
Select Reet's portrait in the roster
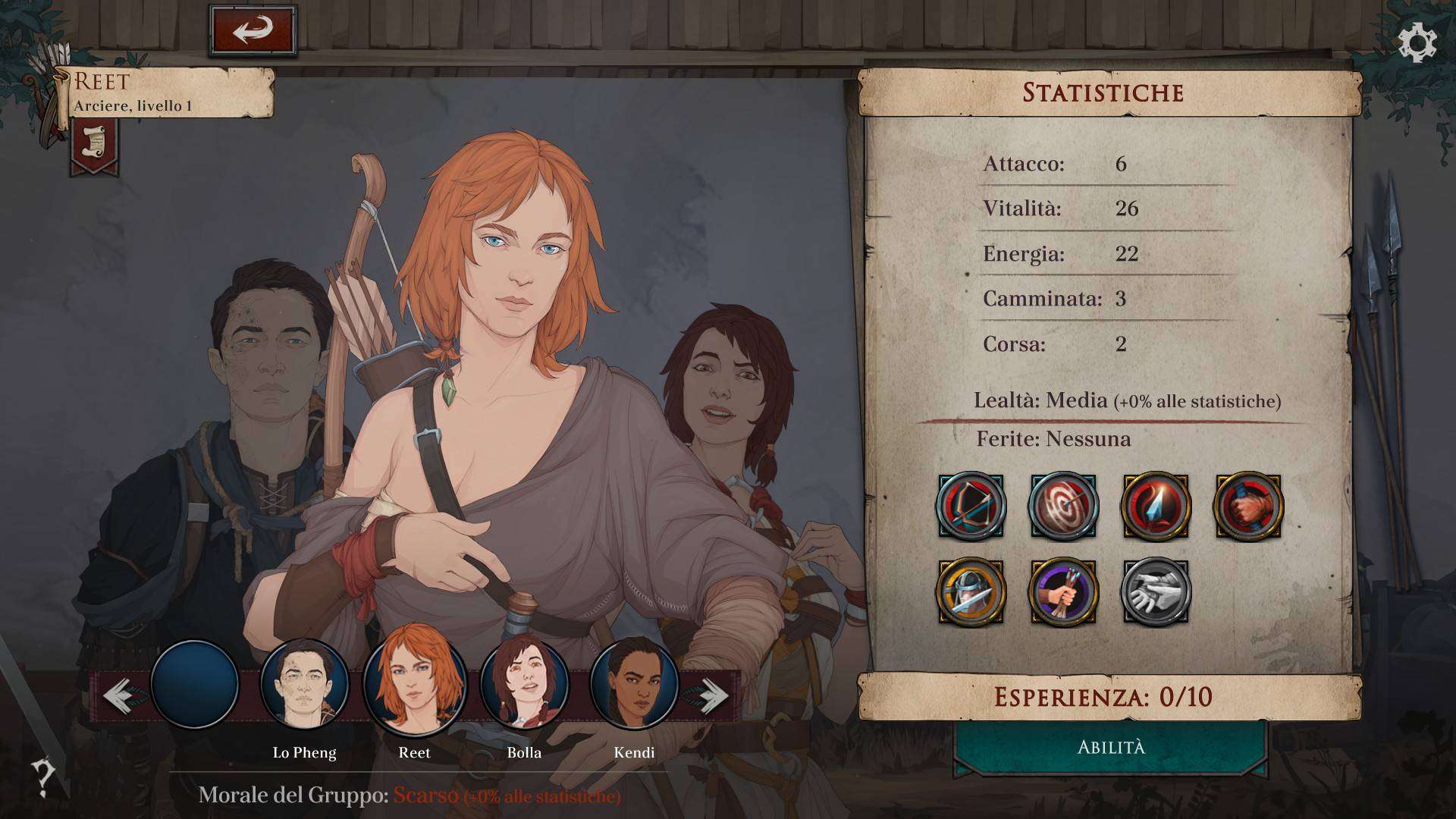[414, 682]
